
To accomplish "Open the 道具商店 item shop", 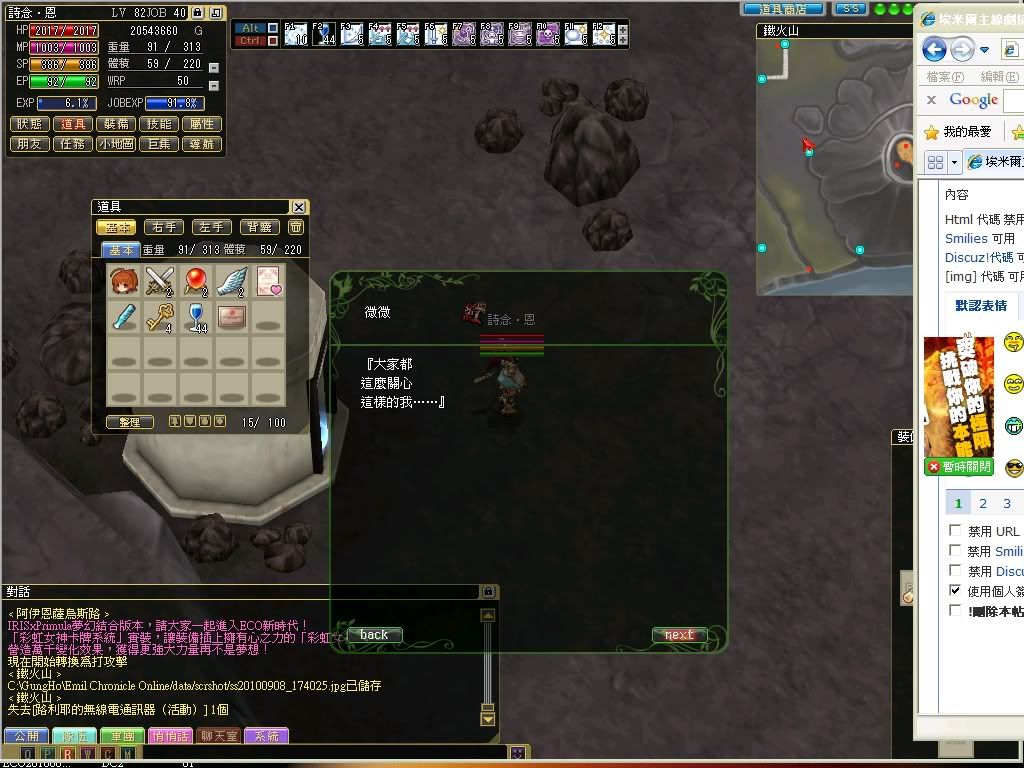I will point(783,8).
